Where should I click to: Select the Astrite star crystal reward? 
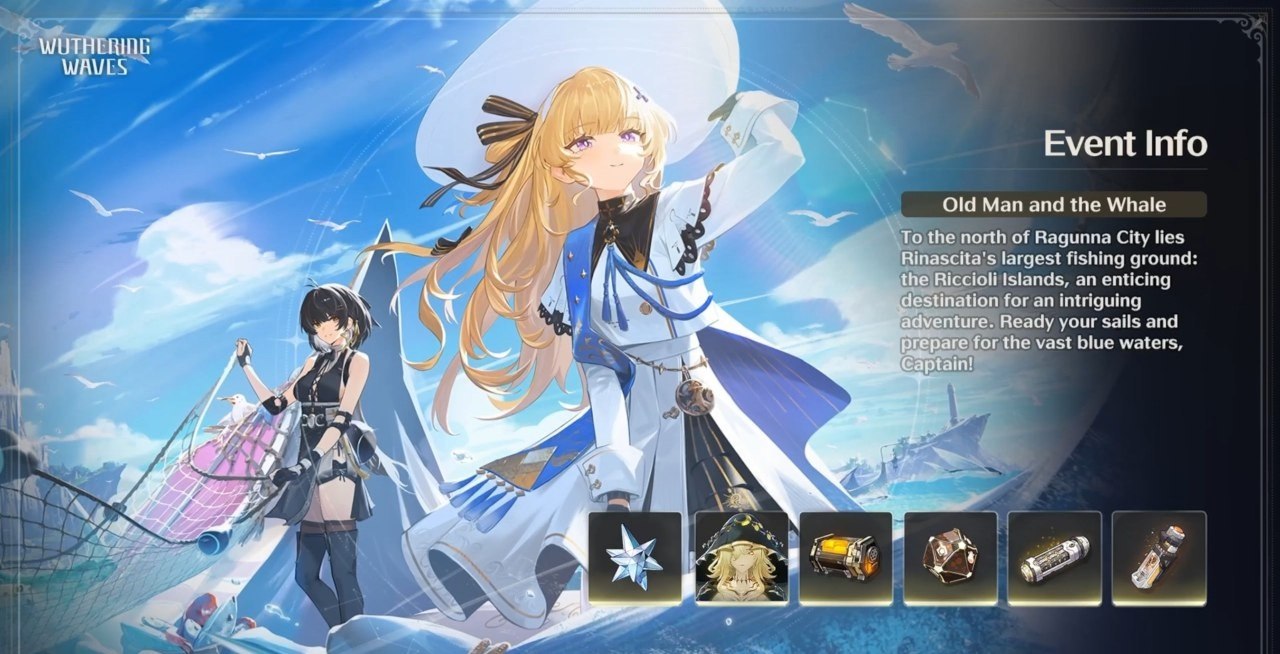point(635,558)
